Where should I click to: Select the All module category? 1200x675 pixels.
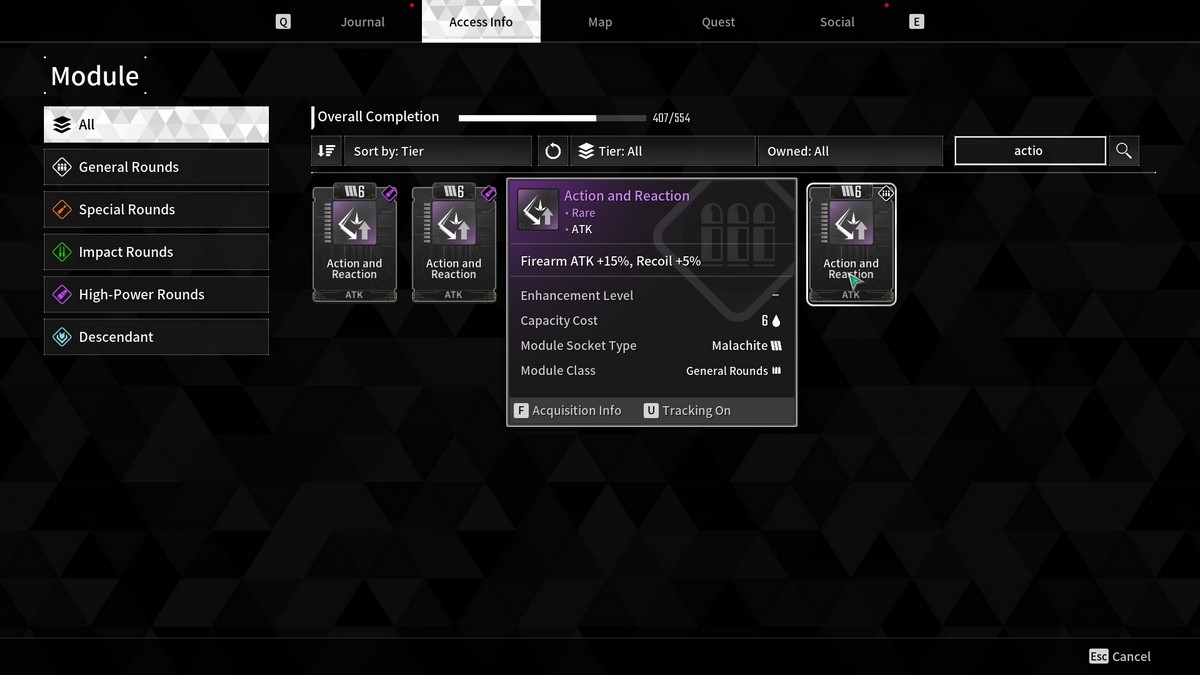coord(156,125)
